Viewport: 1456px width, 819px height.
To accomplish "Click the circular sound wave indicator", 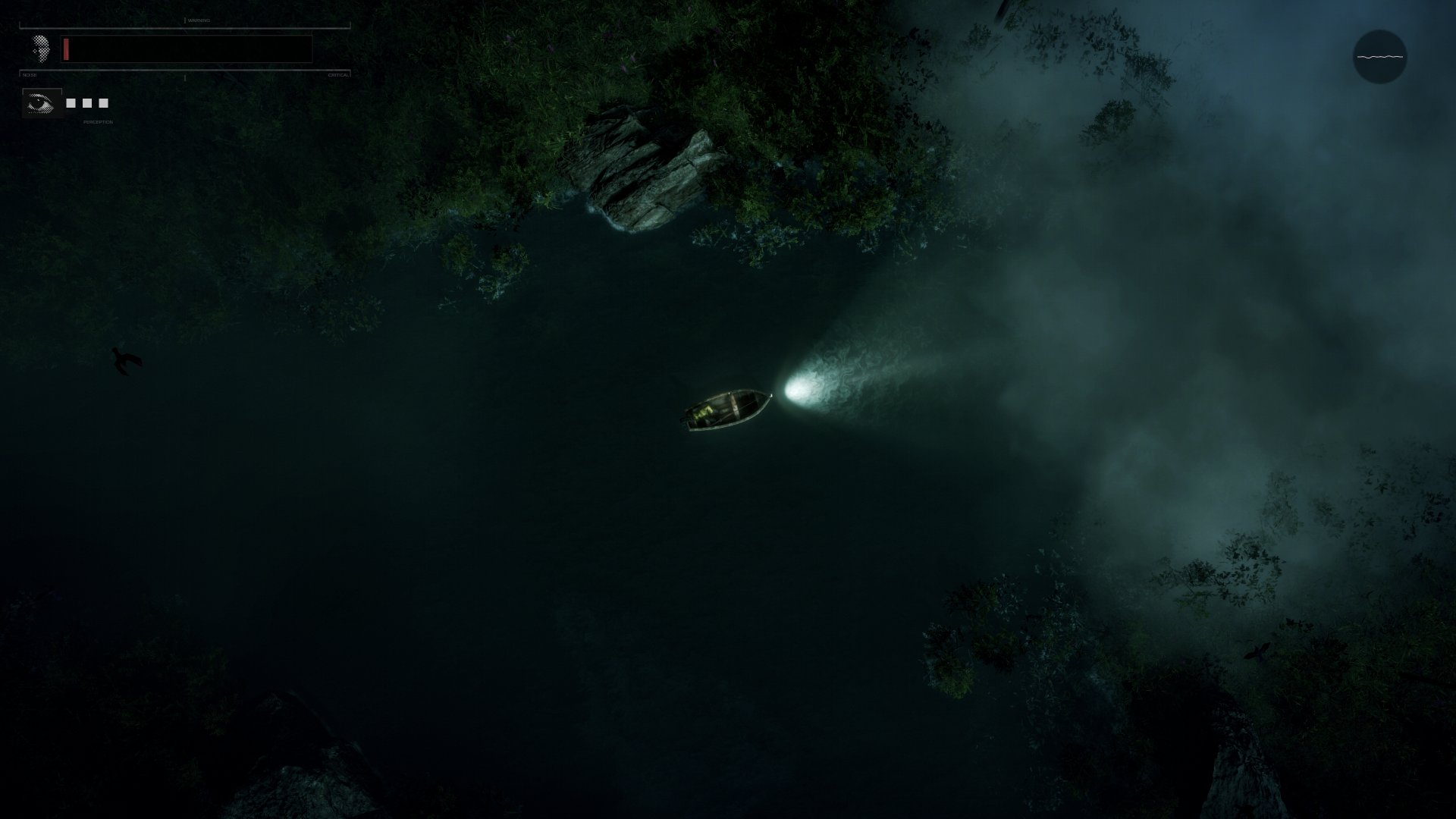I will click(x=1379, y=57).
